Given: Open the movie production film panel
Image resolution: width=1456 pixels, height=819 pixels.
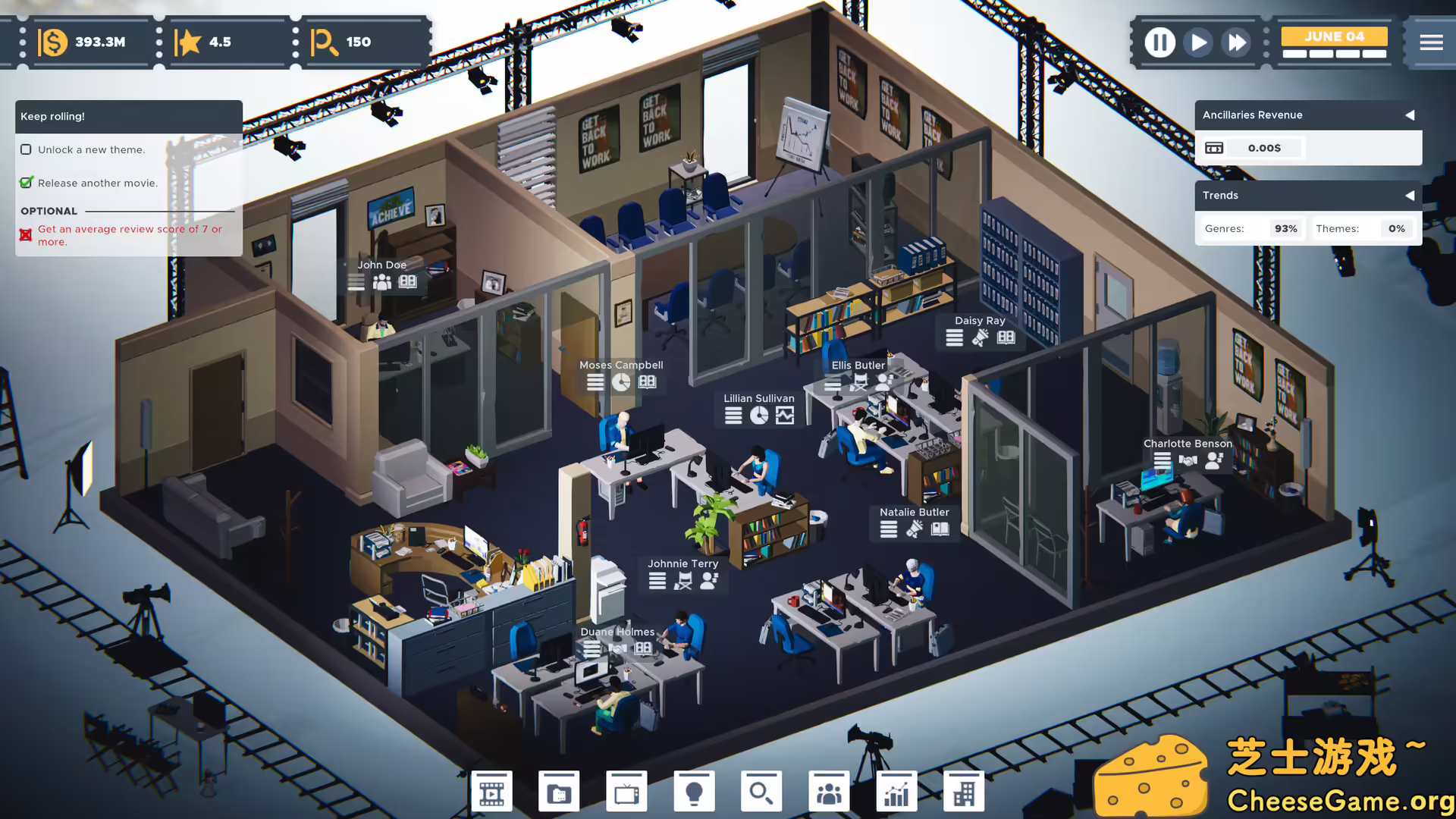Looking at the screenshot, I should point(491,790).
